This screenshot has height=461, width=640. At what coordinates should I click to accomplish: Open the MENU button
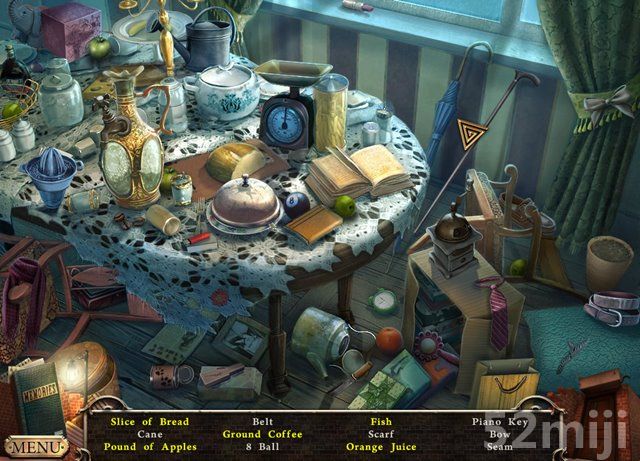[36, 446]
